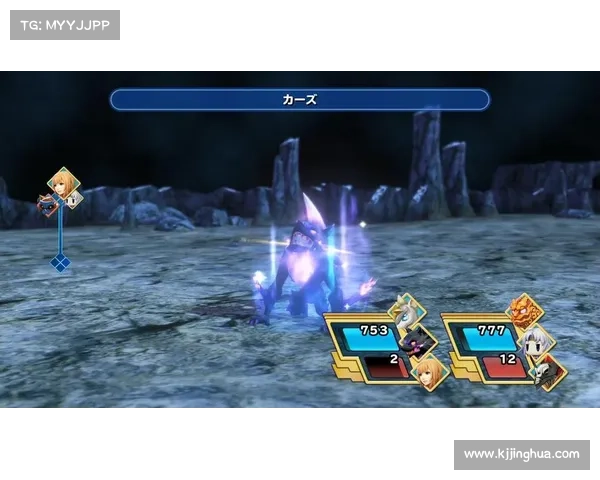Open the www.kjinghua.com watermark link
Screen dimensions: 600x480
pyautogui.click(x=521, y=454)
